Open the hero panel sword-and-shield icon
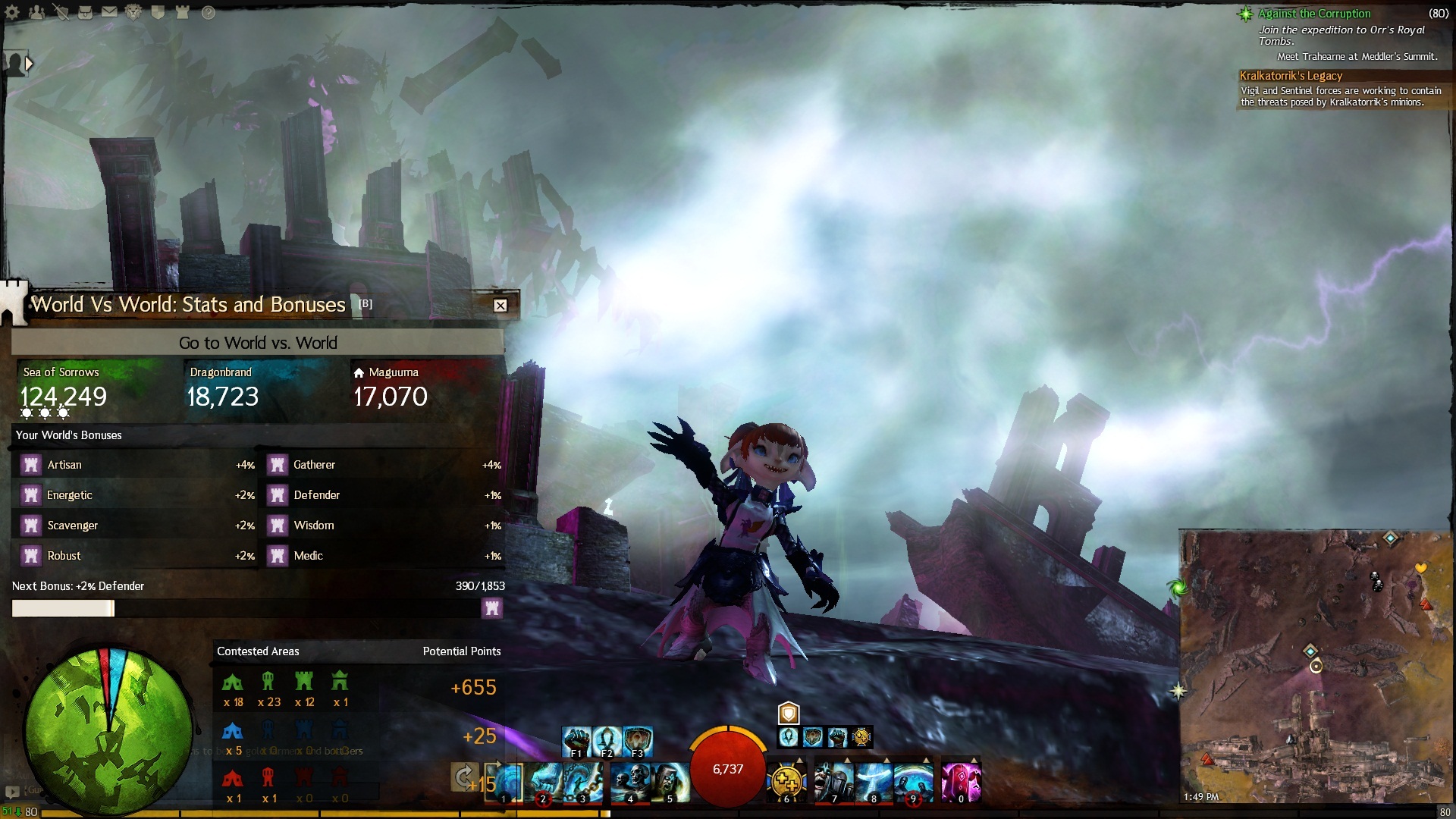 click(x=61, y=12)
